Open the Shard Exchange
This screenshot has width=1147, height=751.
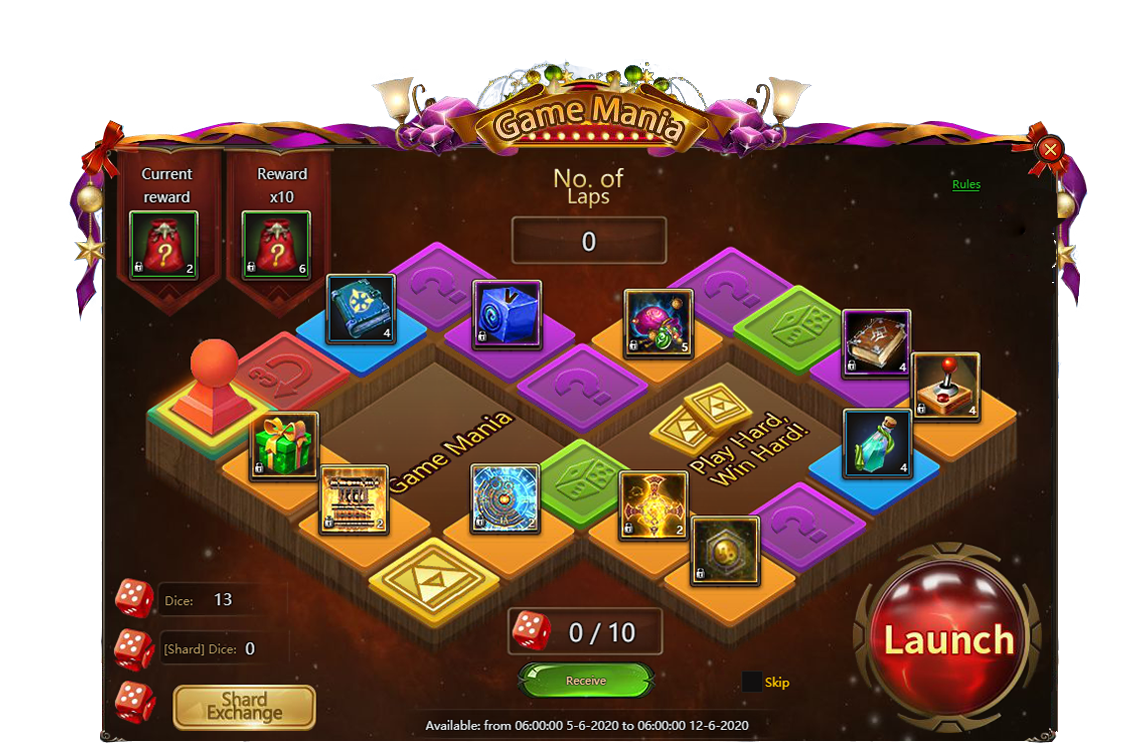point(245,707)
